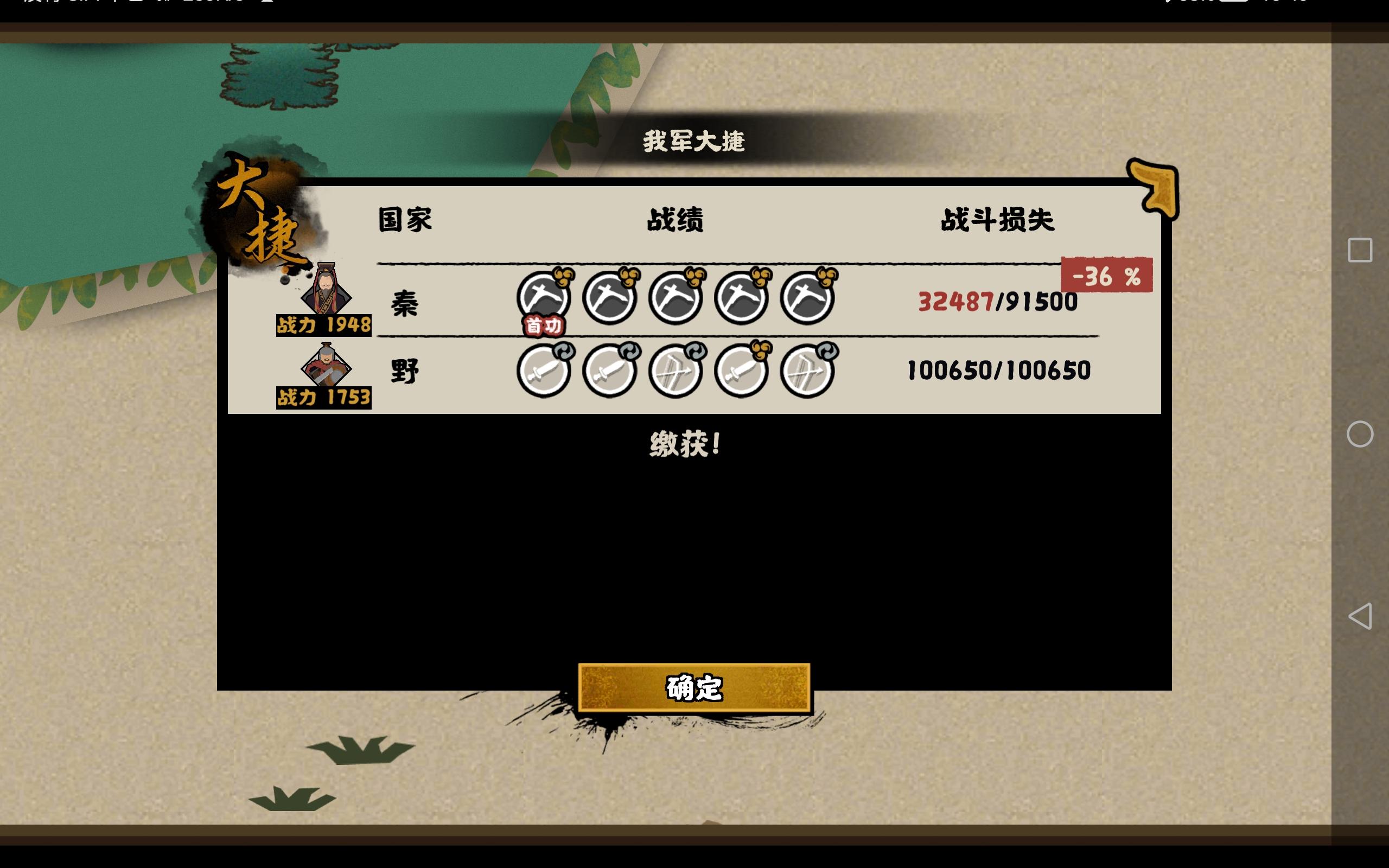This screenshot has width=1389, height=868.
Task: Click the grey status marker on second 野 sword unit
Action: click(630, 352)
